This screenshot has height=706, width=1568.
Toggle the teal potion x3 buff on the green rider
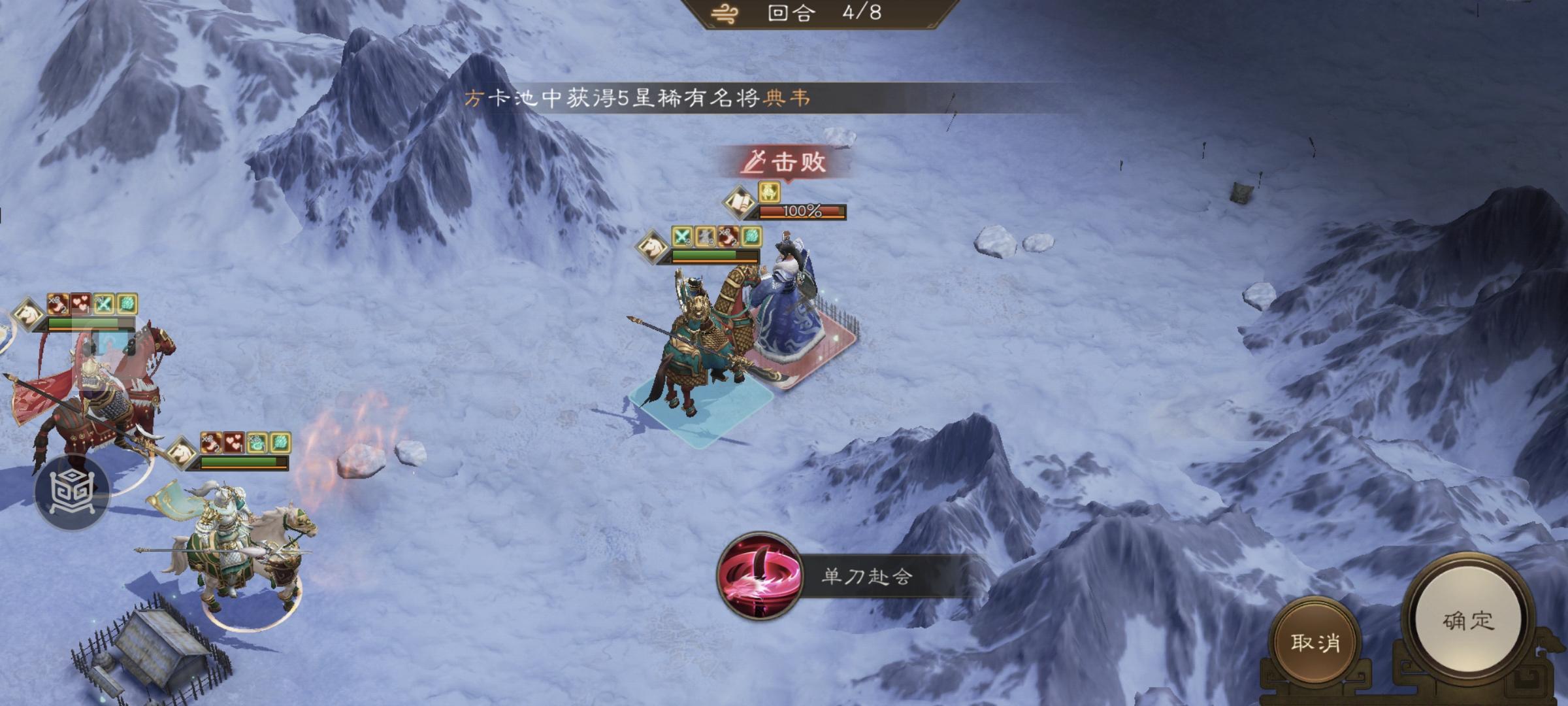pyautogui.click(x=256, y=443)
